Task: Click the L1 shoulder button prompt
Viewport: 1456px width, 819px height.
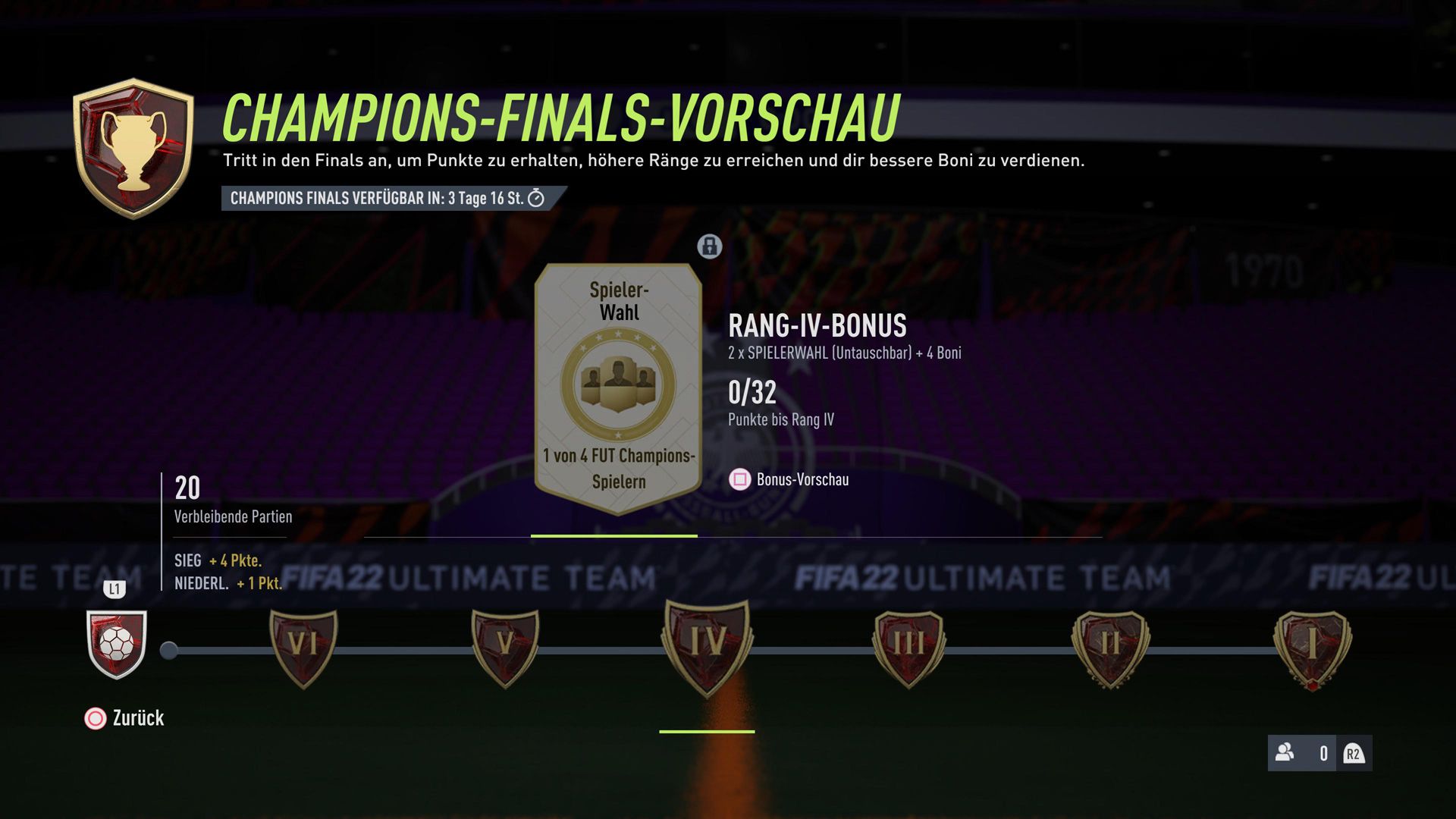Action: click(115, 589)
